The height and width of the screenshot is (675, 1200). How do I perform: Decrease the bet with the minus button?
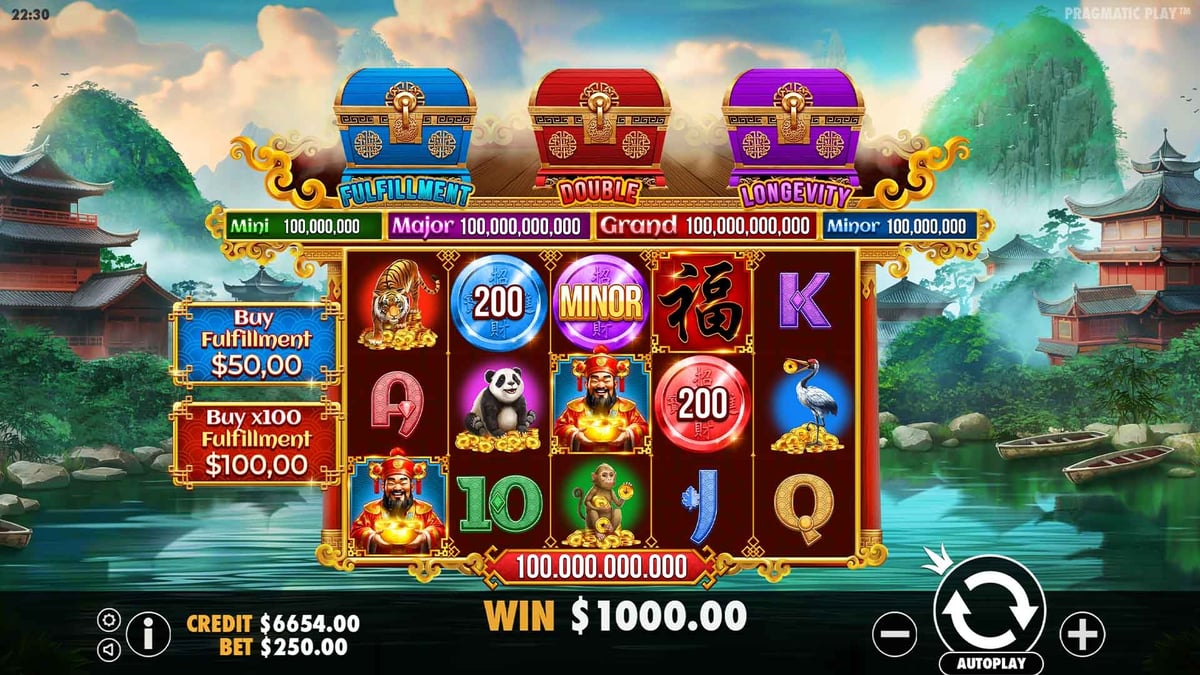[x=894, y=634]
